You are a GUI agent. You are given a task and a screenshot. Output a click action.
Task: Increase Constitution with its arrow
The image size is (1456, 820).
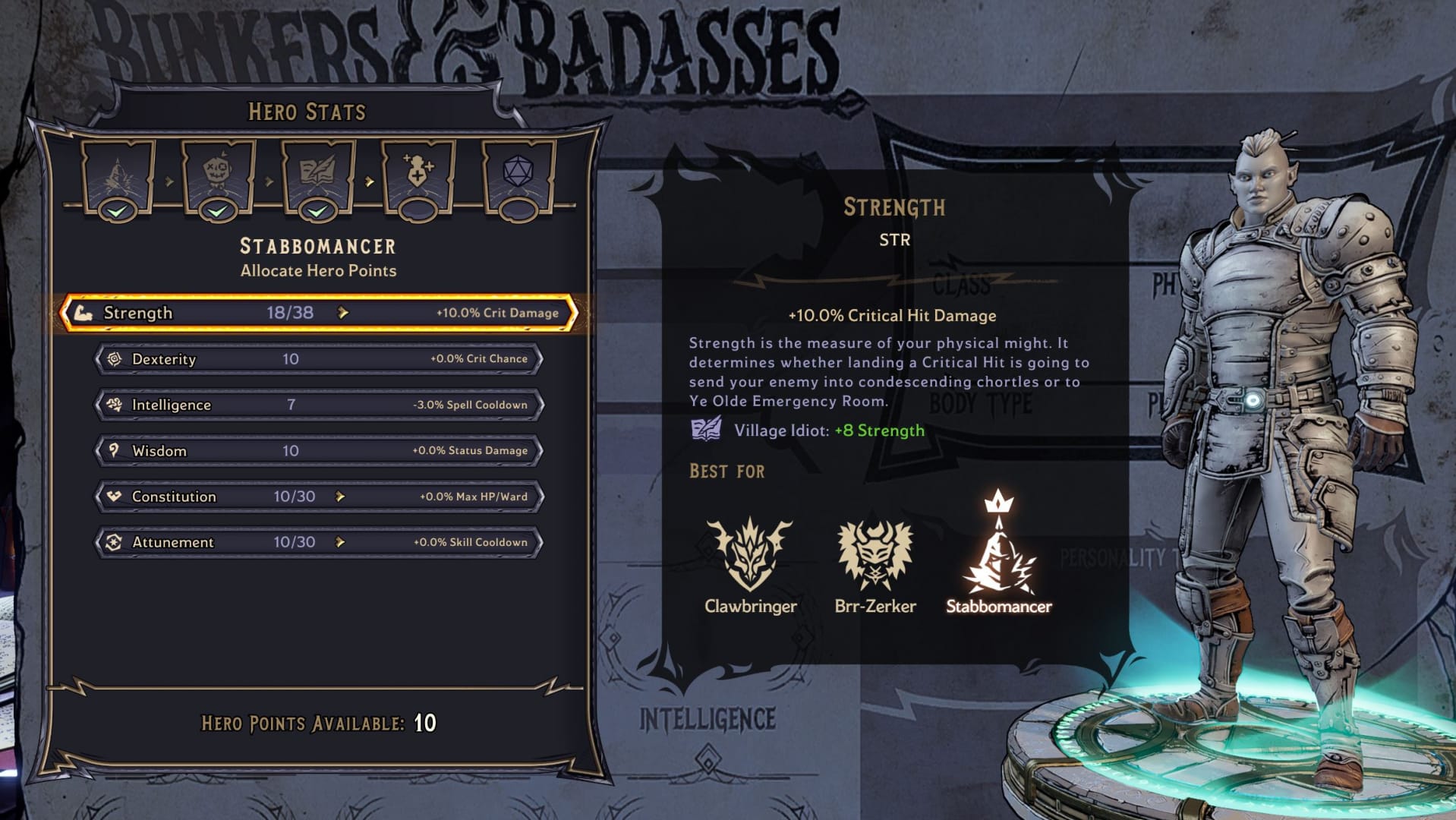[340, 497]
